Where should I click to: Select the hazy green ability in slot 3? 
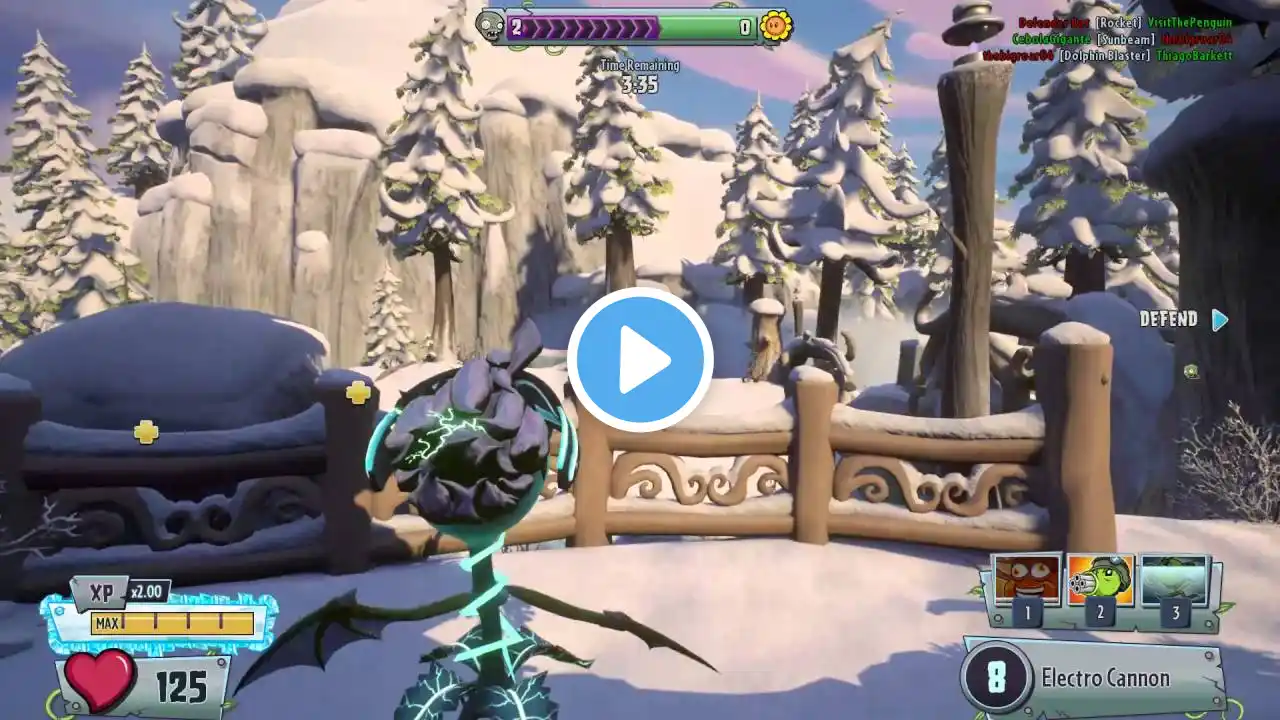(1174, 580)
